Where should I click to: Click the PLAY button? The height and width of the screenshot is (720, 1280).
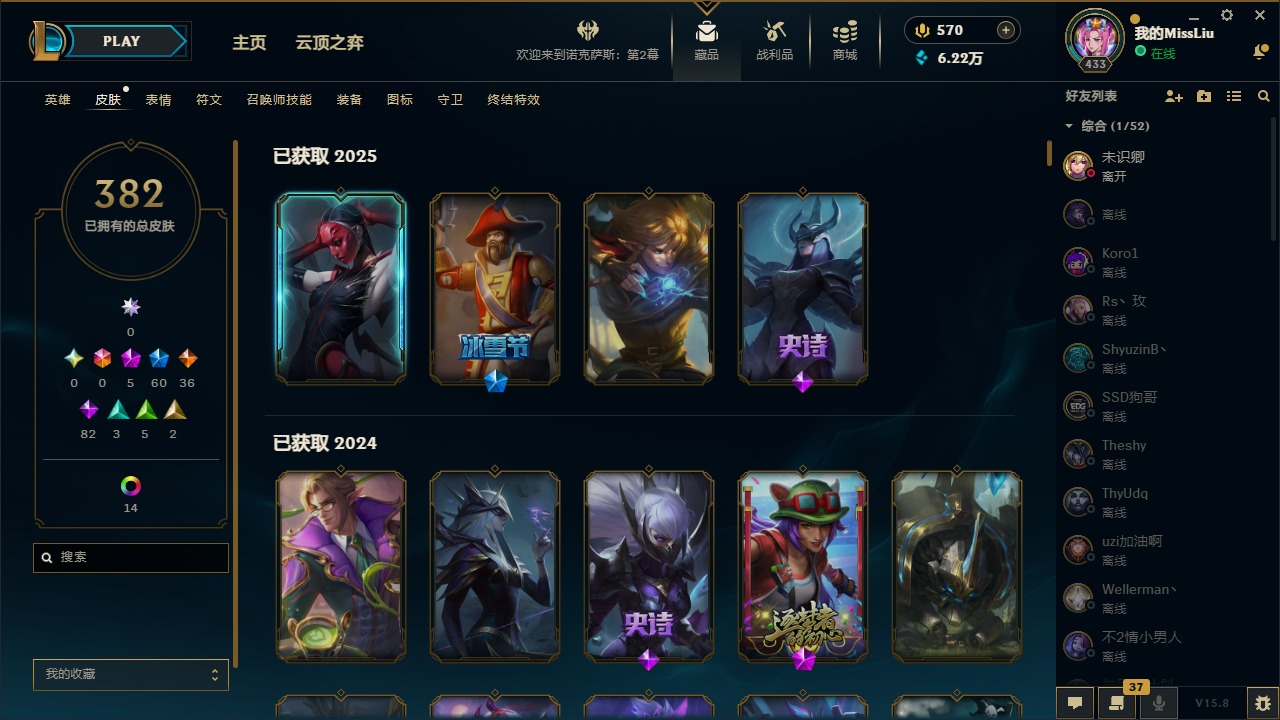pyautogui.click(x=122, y=41)
